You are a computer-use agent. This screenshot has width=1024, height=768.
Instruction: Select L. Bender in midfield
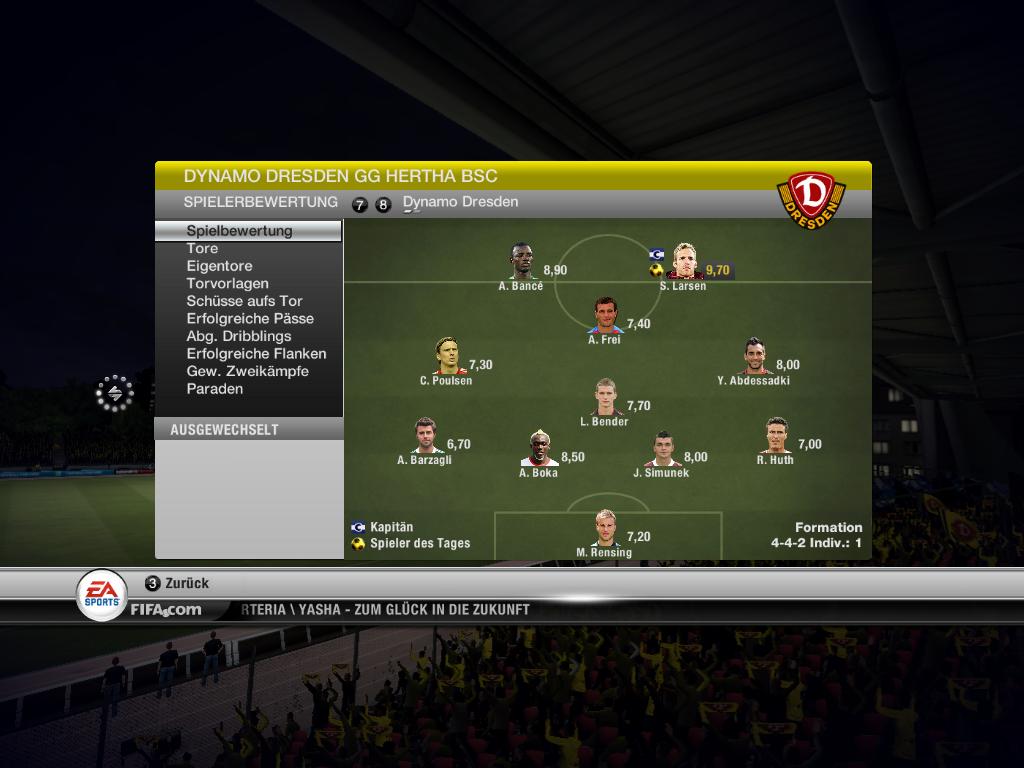(605, 397)
